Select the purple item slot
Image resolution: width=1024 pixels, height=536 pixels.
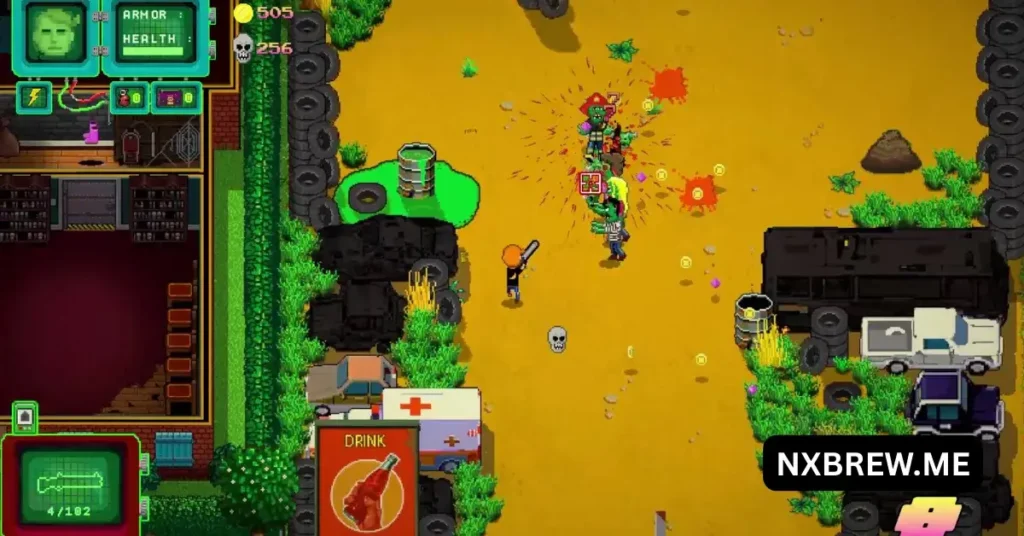click(176, 98)
